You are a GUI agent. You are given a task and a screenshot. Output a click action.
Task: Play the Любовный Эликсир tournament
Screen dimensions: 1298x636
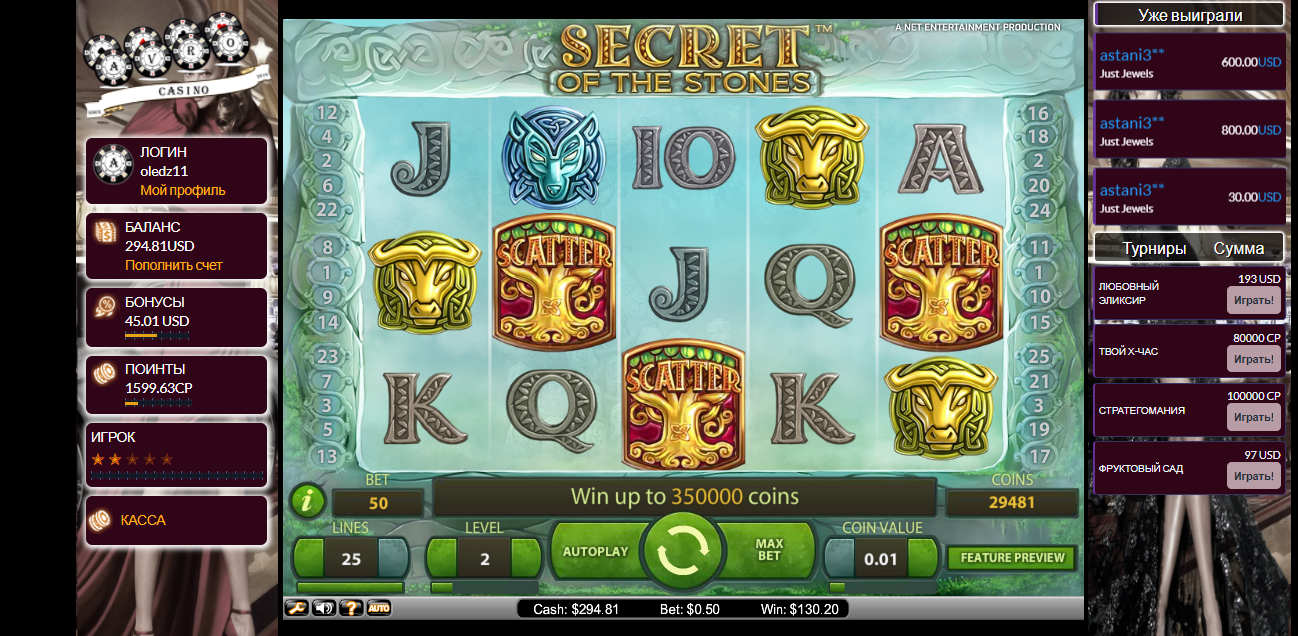[1253, 300]
